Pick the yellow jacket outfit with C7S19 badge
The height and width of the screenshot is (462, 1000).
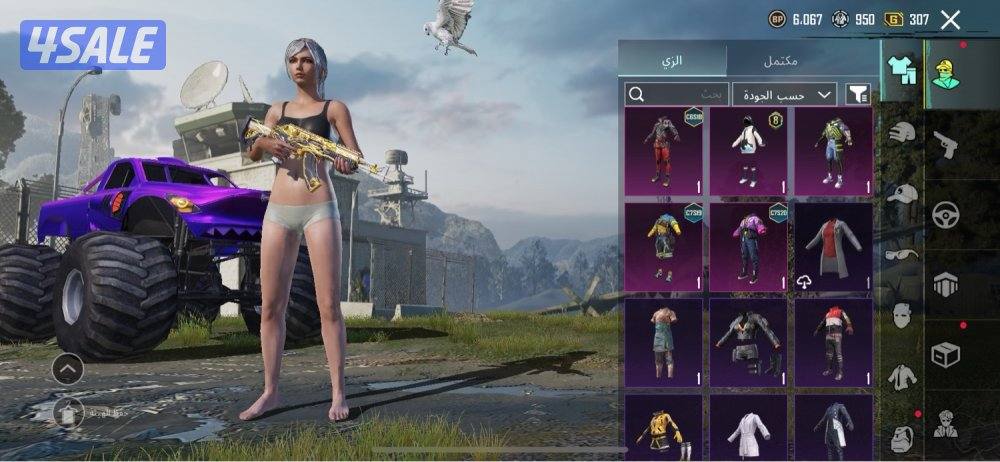tap(663, 247)
